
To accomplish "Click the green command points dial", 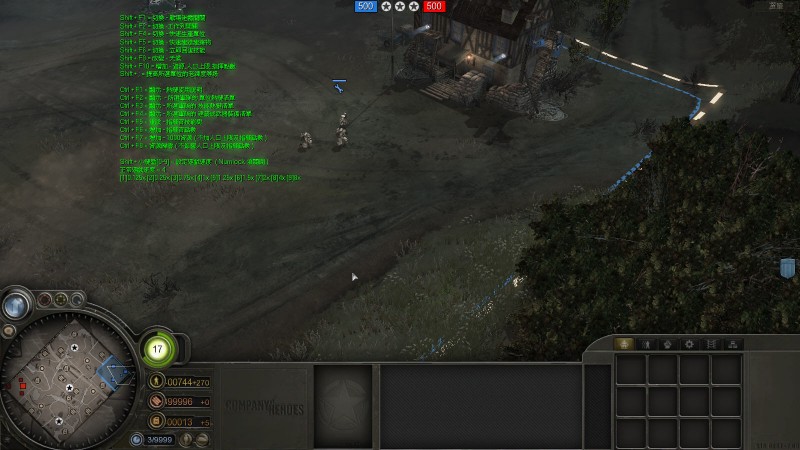I will click(157, 349).
